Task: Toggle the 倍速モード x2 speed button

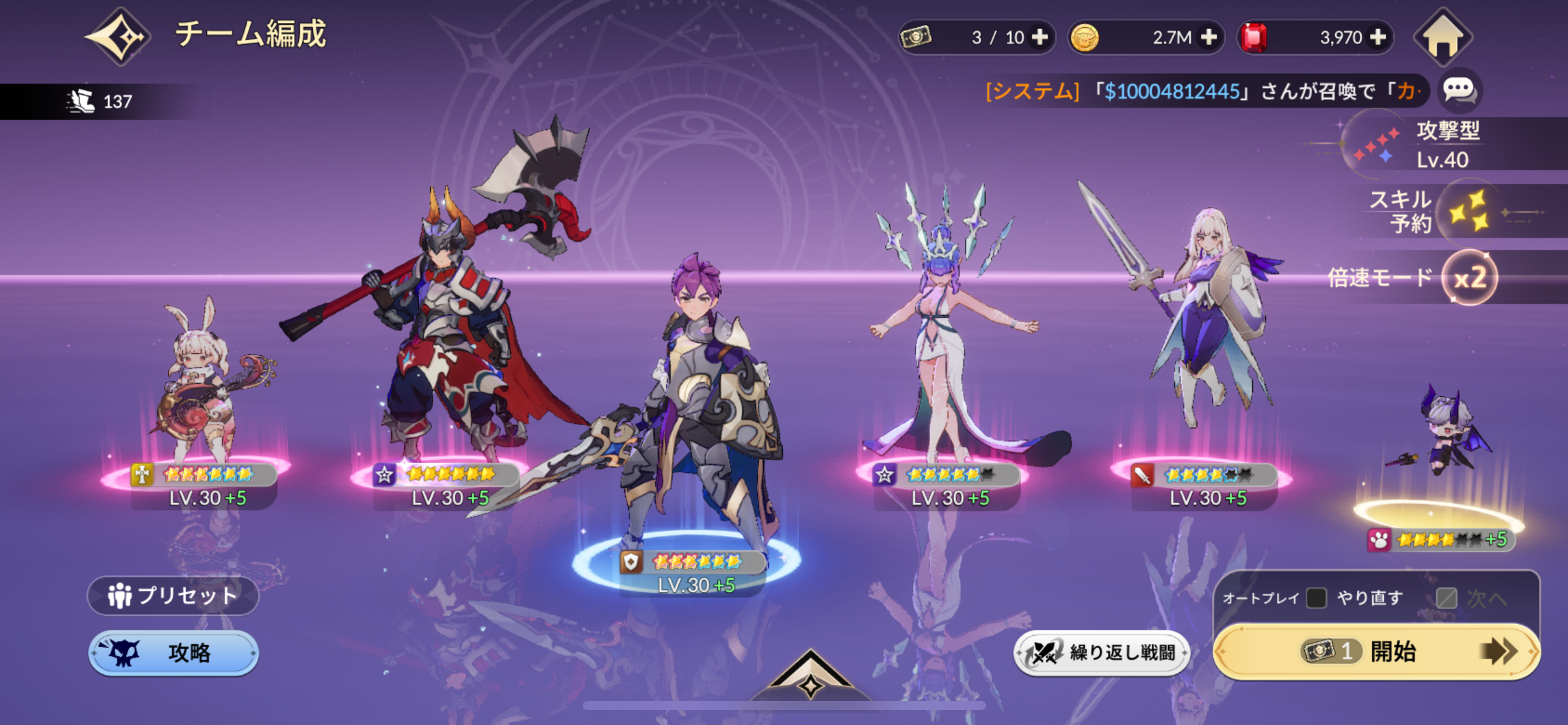Action: (1470, 278)
